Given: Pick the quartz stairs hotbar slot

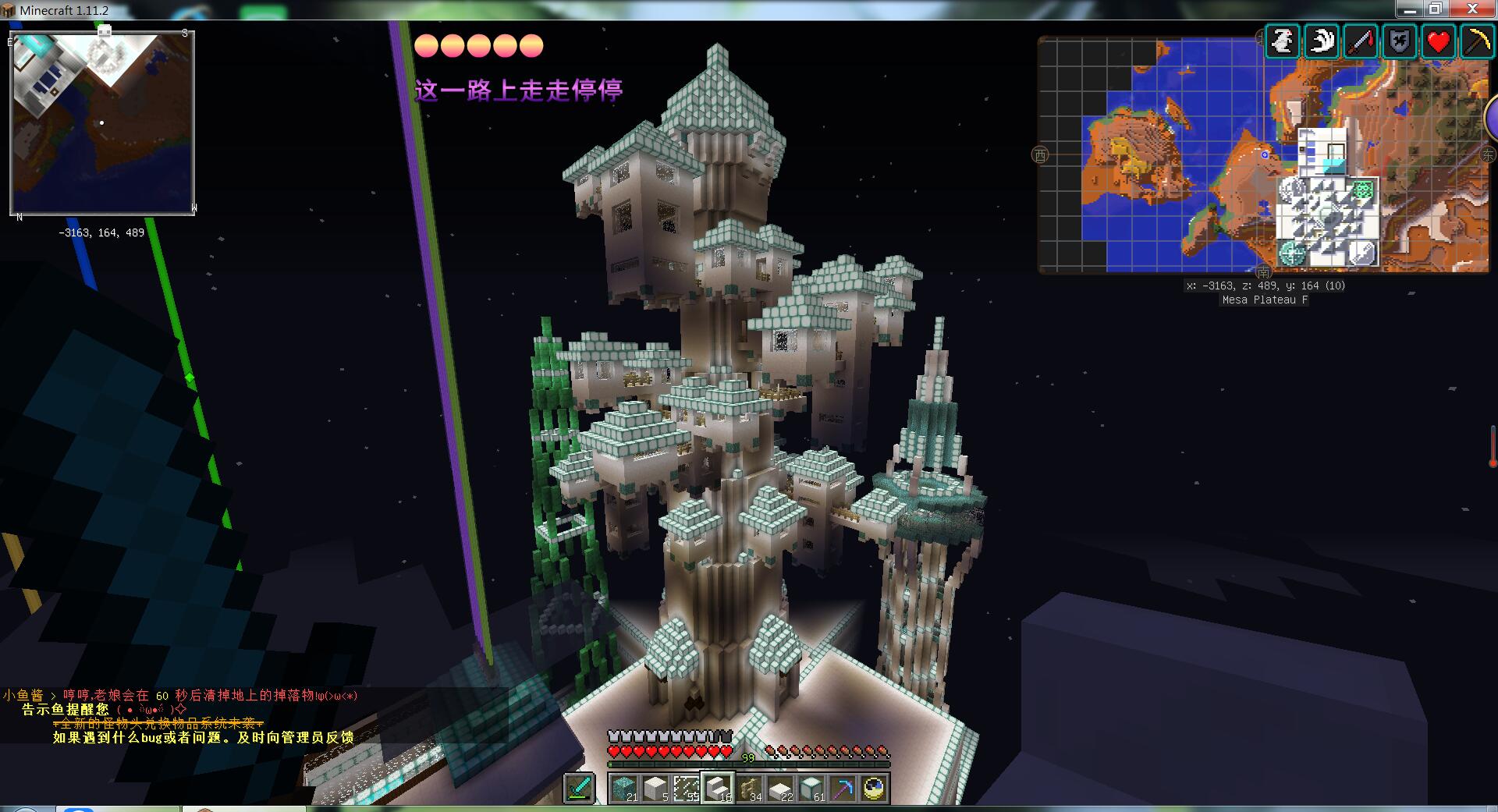Looking at the screenshot, I should (718, 788).
